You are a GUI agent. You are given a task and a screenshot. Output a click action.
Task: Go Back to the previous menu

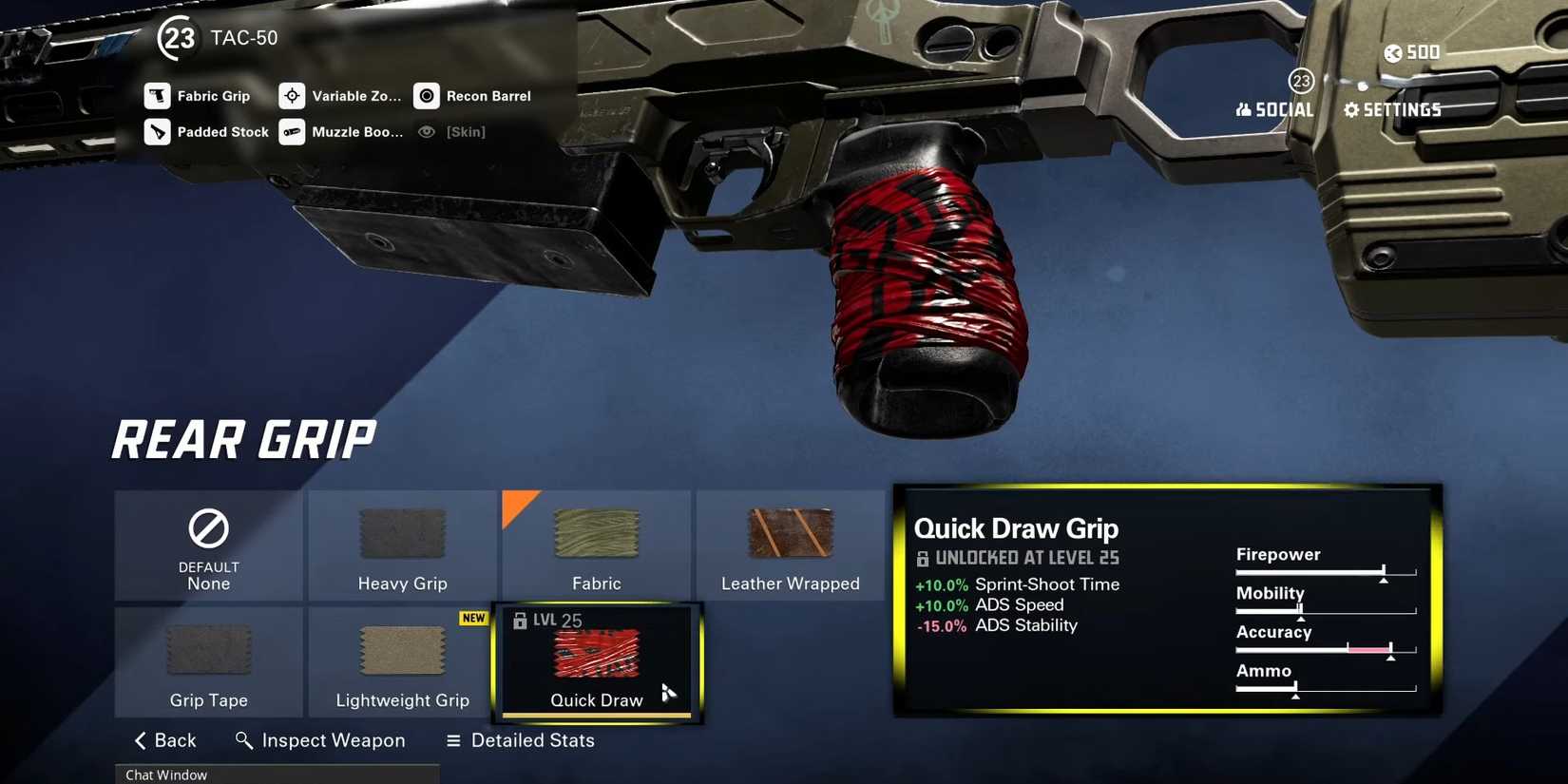click(165, 740)
